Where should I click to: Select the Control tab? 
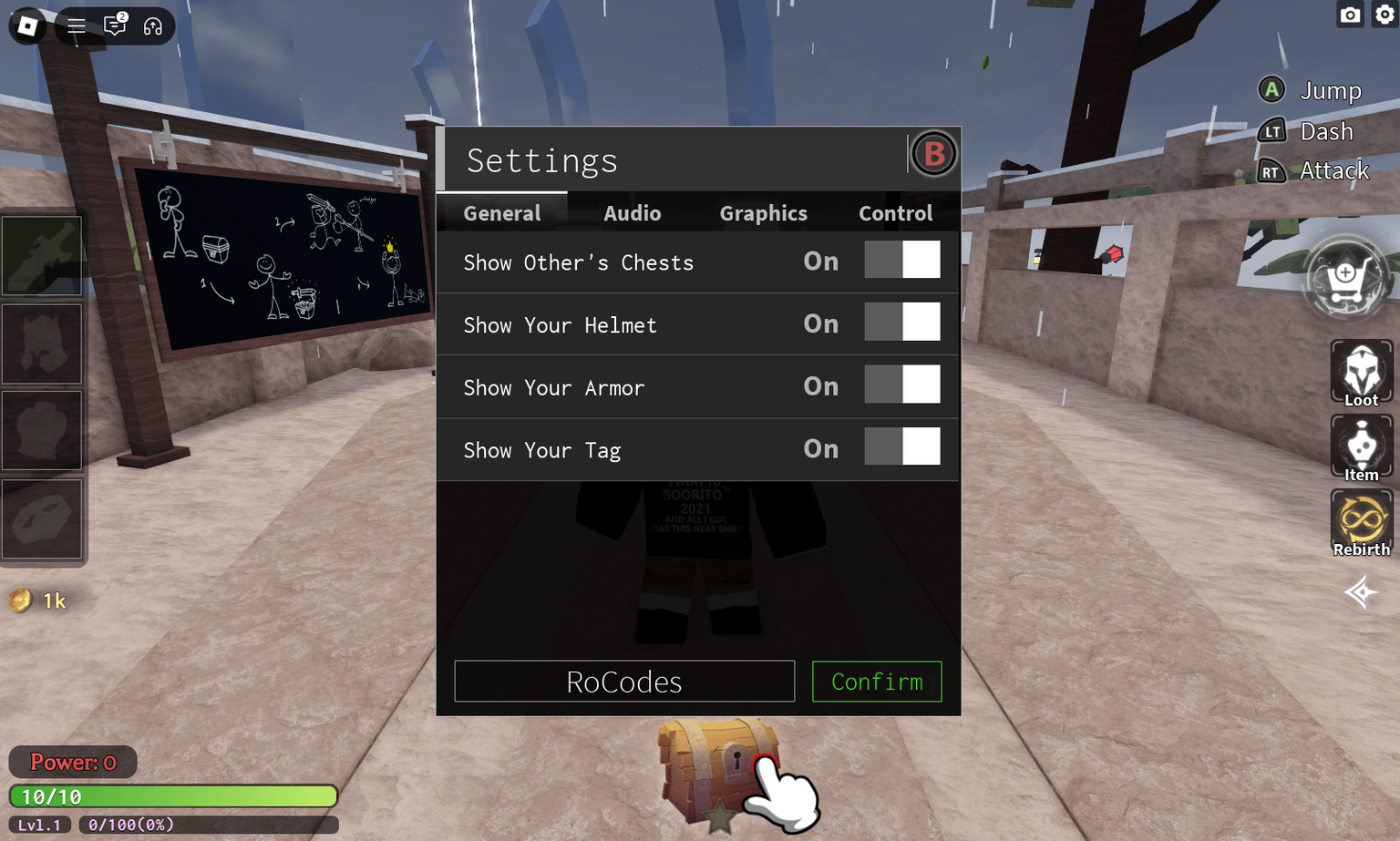(895, 212)
